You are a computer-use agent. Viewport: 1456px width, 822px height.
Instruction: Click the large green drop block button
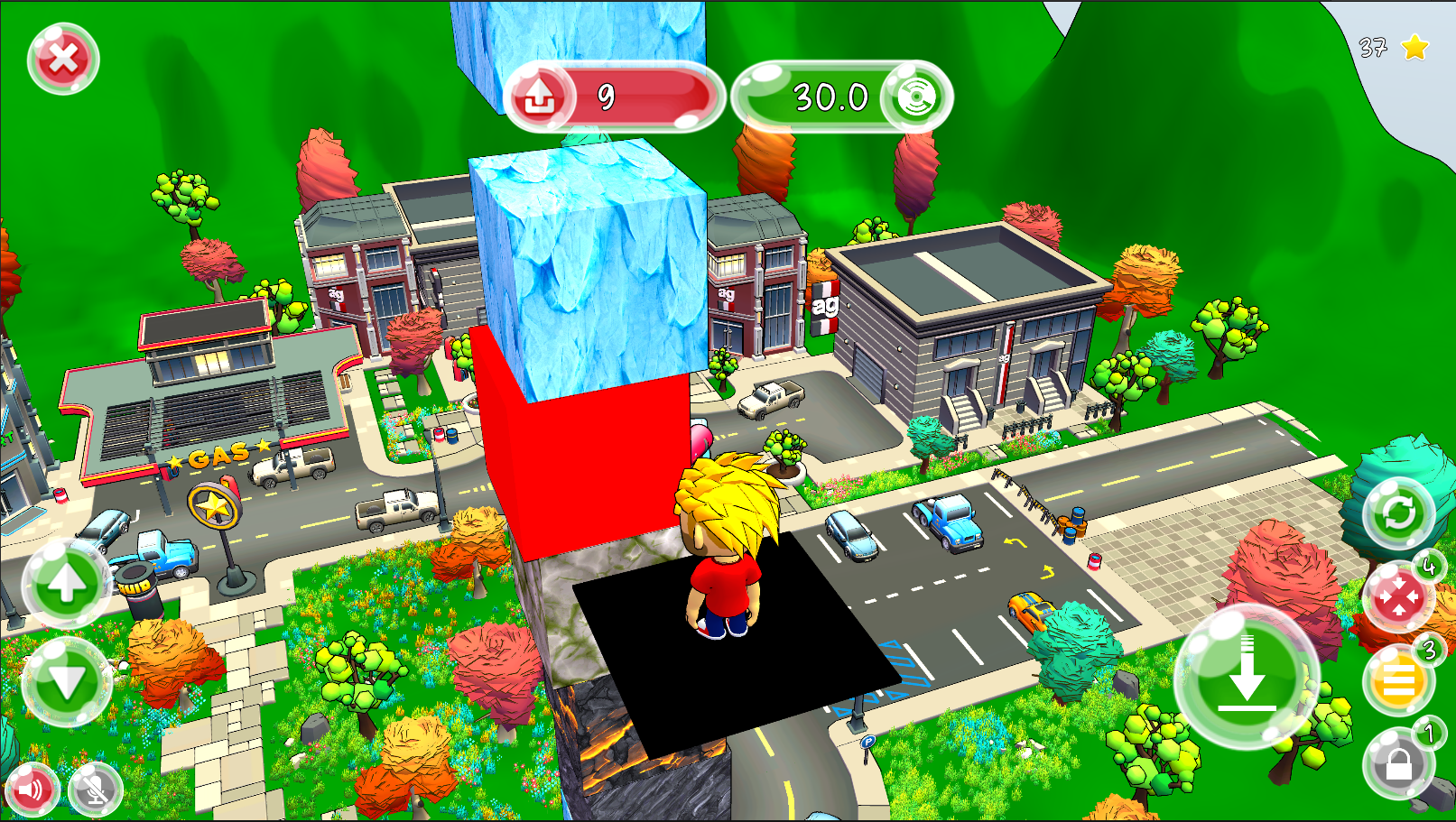coord(1247,677)
